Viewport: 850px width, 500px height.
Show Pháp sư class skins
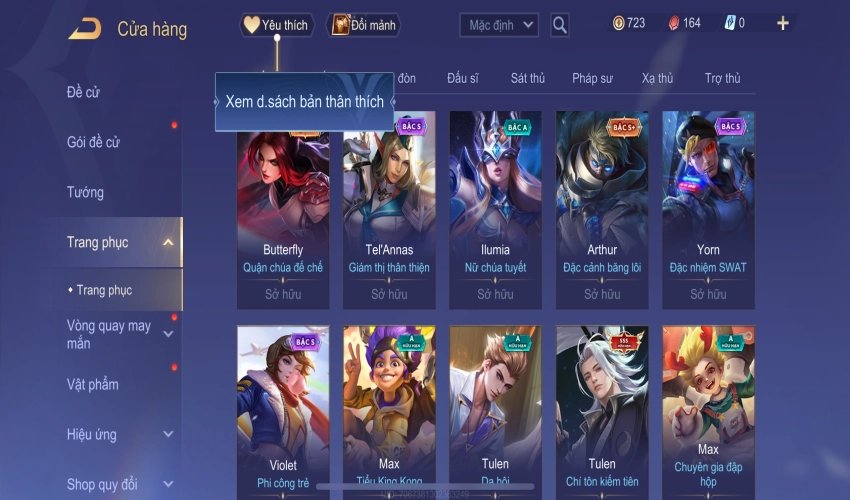click(593, 78)
